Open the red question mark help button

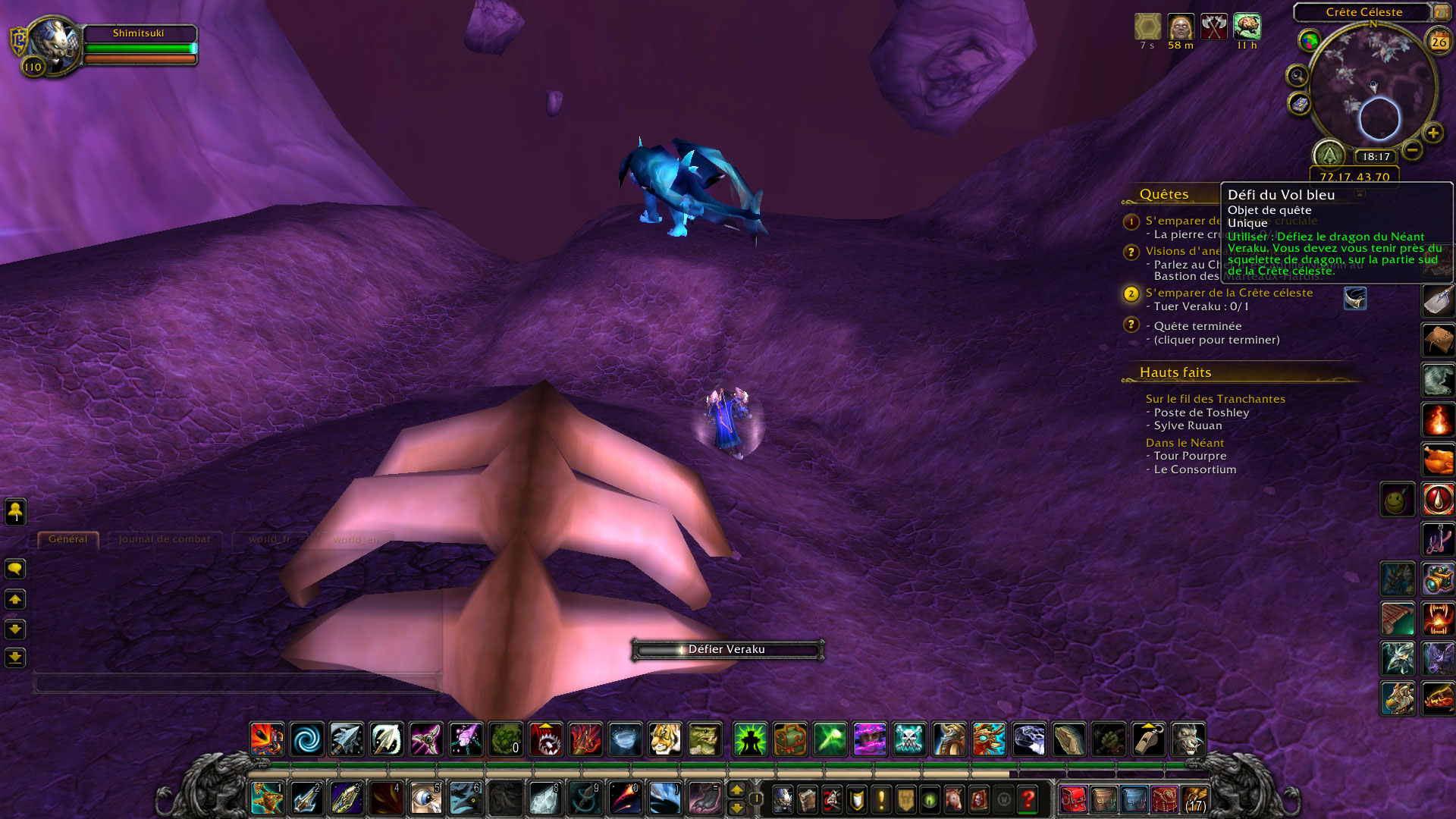[x=1028, y=799]
